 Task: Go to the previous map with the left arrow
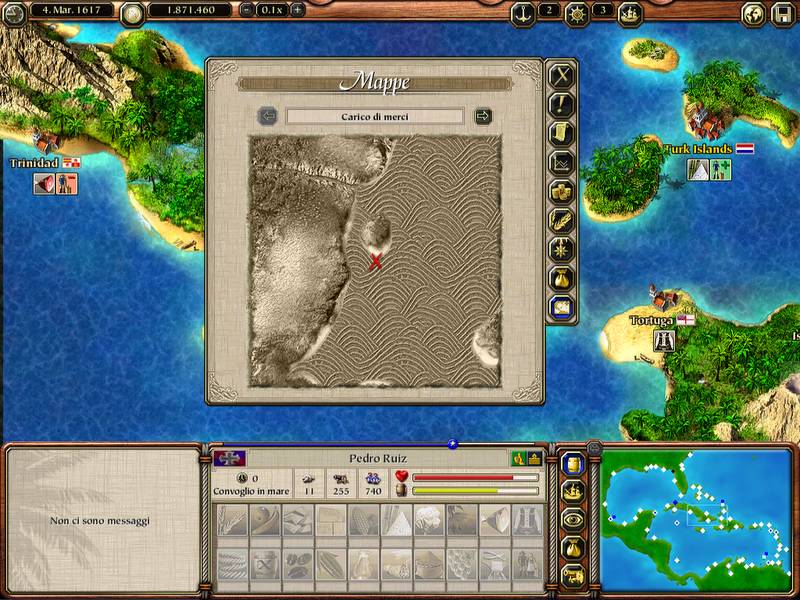267,116
